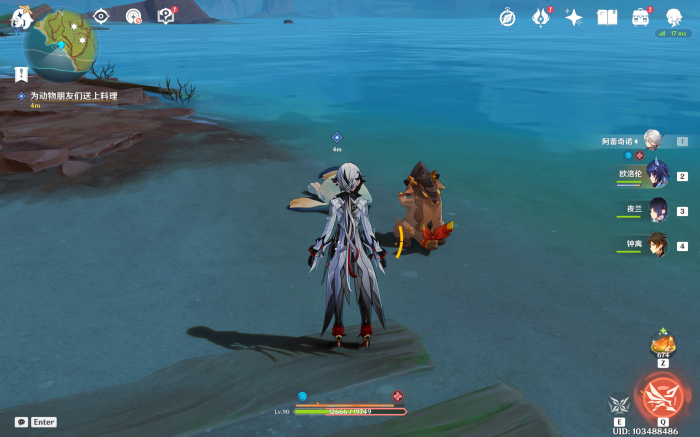Use the roast food gadget item
The width and height of the screenshot is (700, 437).
[x=662, y=343]
